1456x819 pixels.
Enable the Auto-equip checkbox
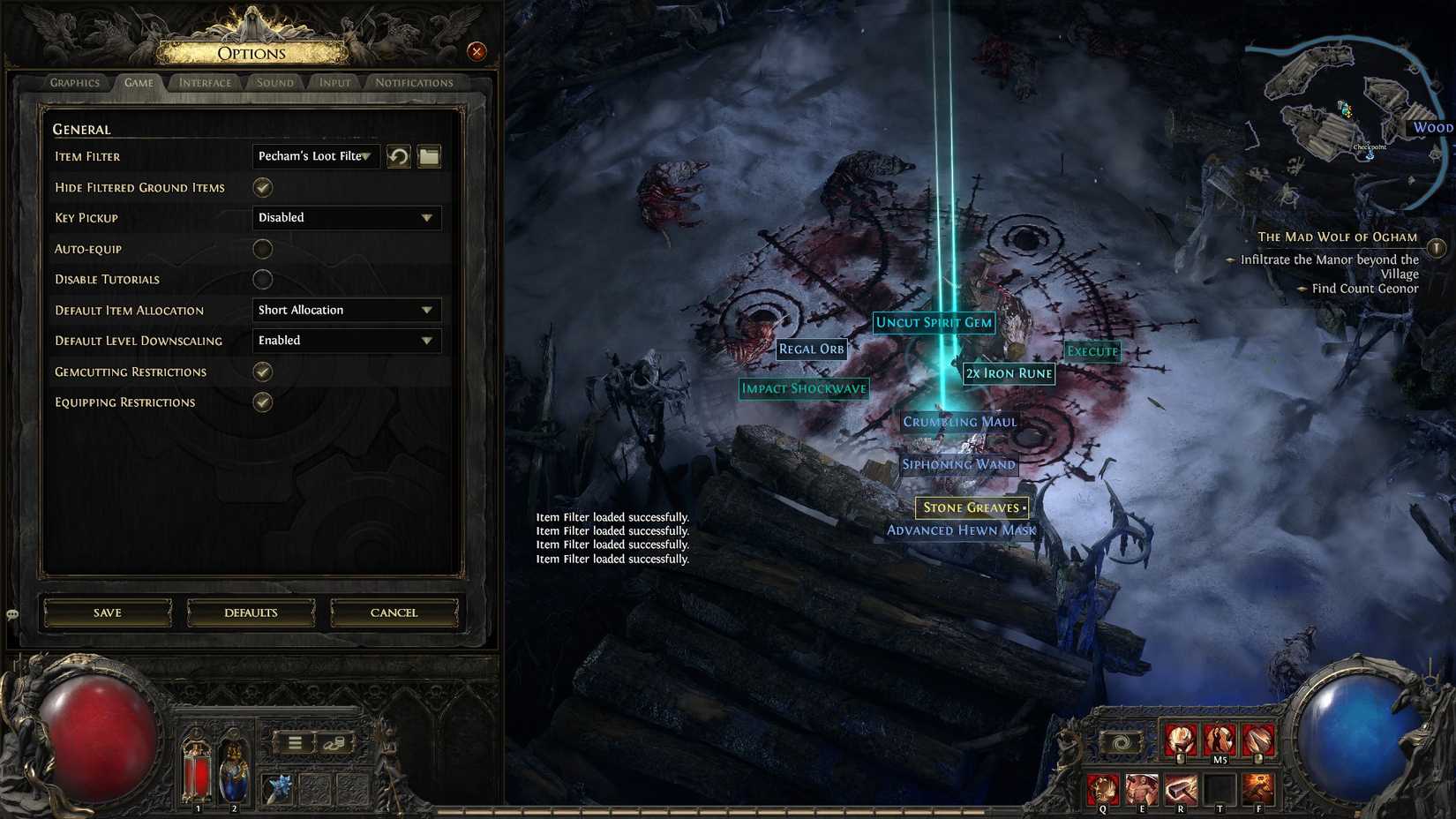[262, 249]
